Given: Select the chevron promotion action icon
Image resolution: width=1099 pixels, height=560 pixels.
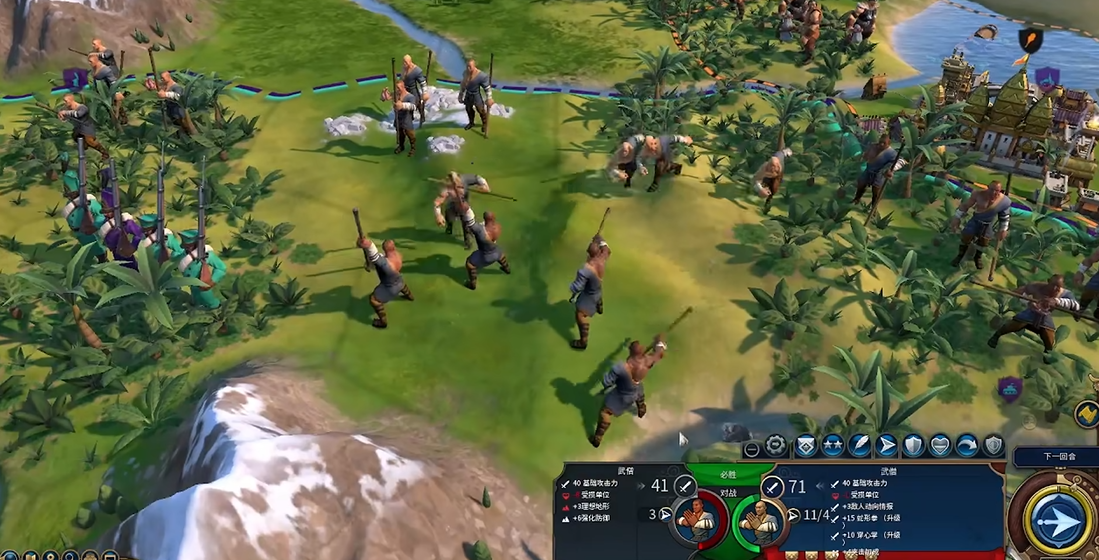Looking at the screenshot, I should pyautogui.click(x=805, y=446).
